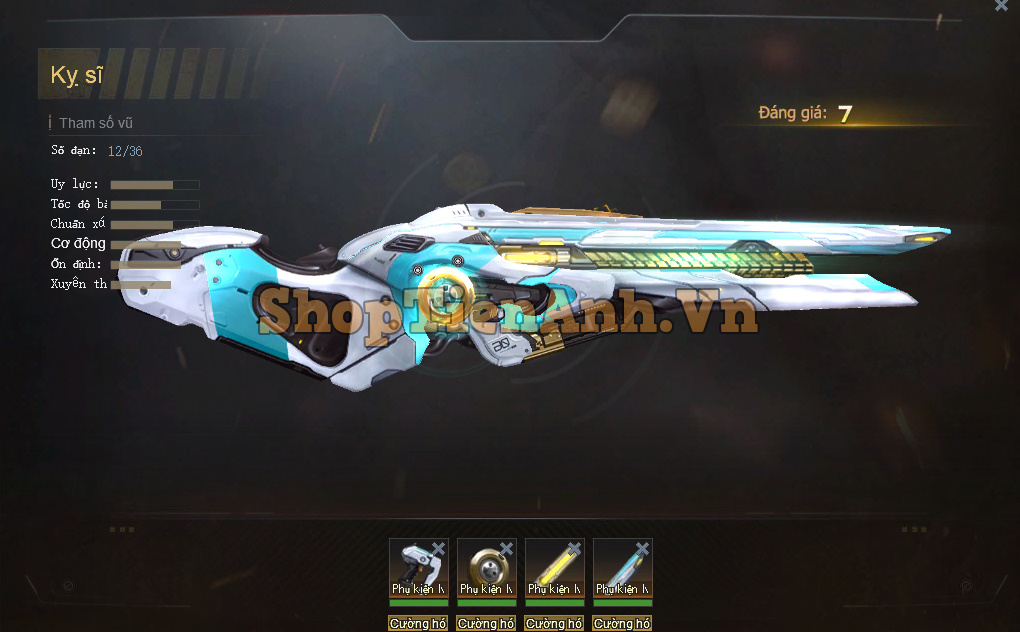Remove the yellow barrel accessory with its X

point(574,549)
